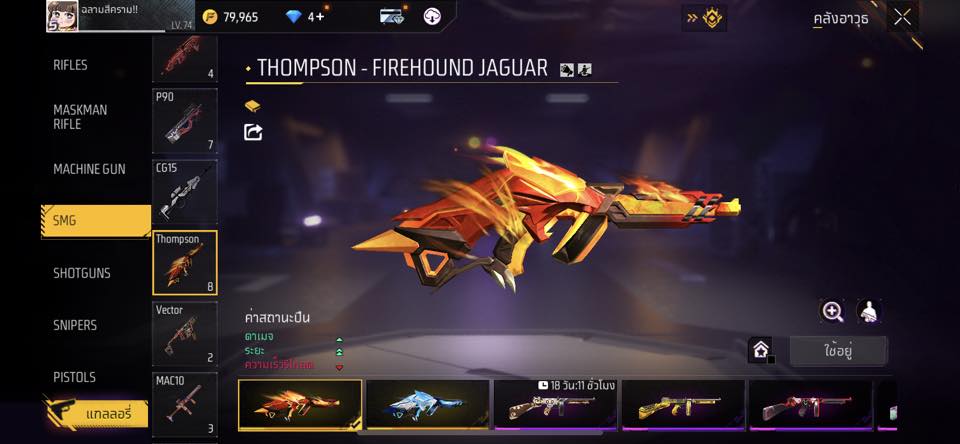Open the MASKMAN RIFLE category
The height and width of the screenshot is (444, 960).
[80, 117]
